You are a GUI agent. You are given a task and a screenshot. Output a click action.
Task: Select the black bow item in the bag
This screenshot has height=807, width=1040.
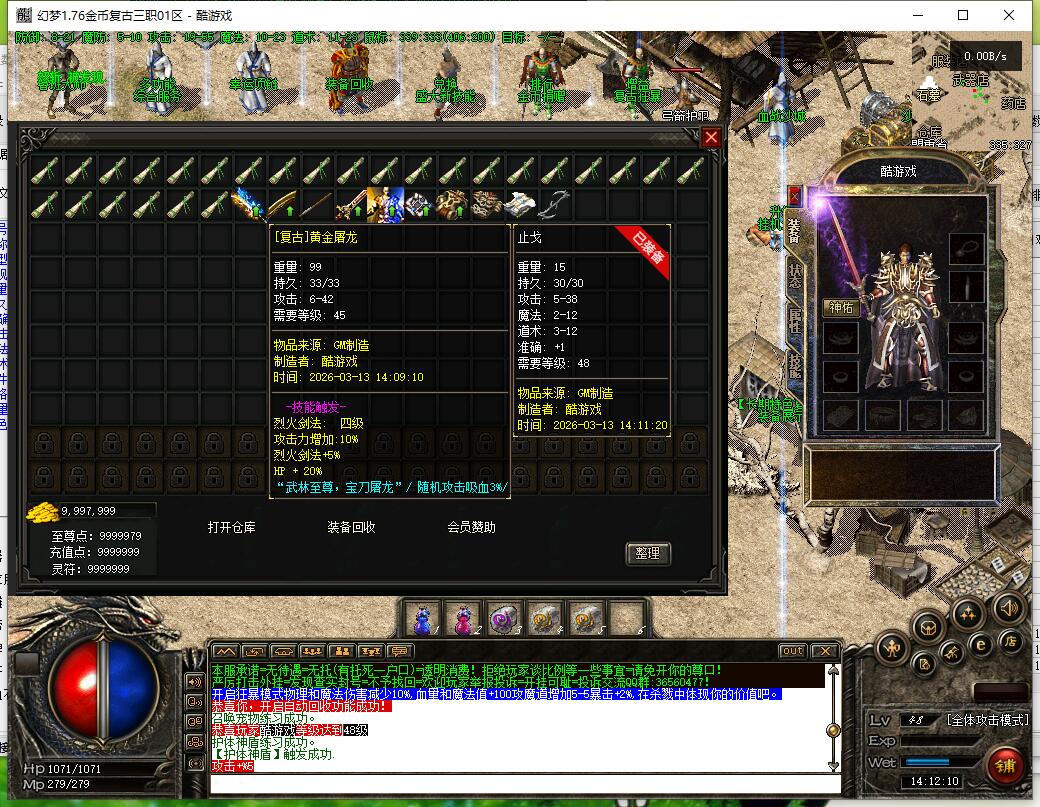point(555,205)
